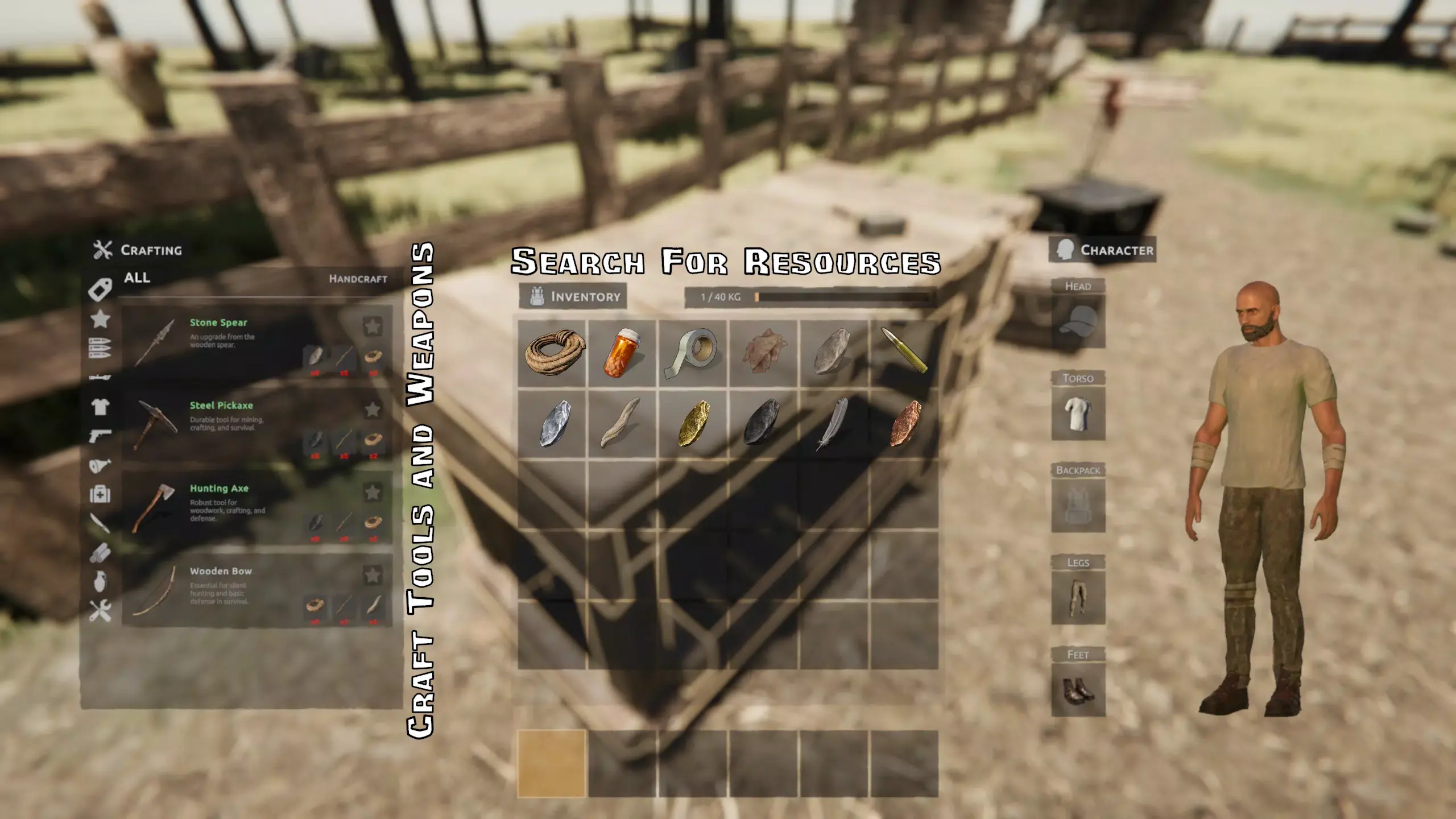Viewport: 1456px width, 819px height.
Task: Open the Head equipment slot
Action: [1078, 321]
